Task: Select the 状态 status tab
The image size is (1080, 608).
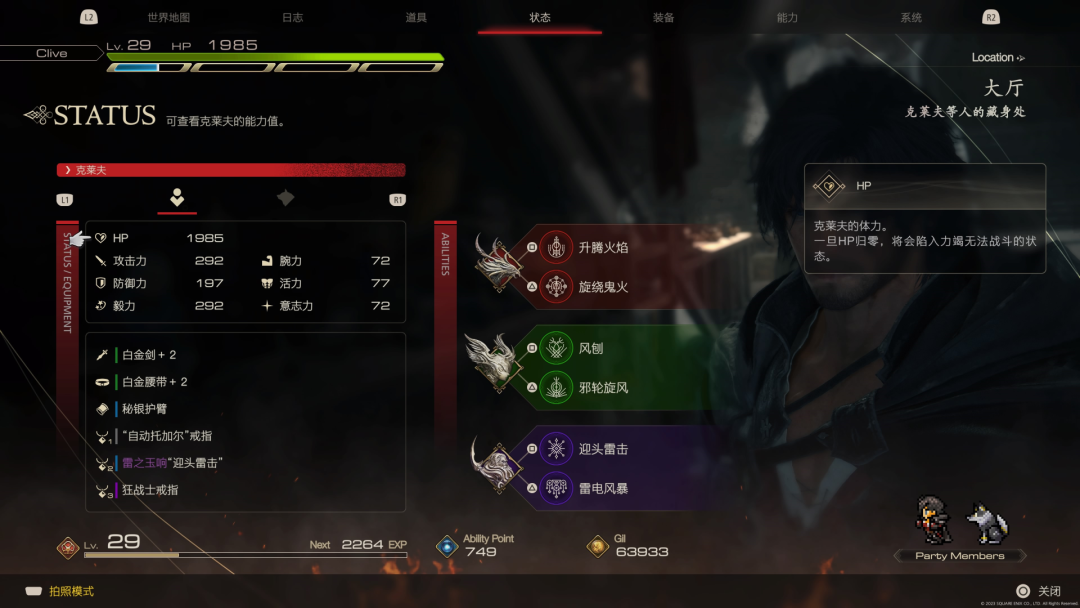Action: click(540, 18)
